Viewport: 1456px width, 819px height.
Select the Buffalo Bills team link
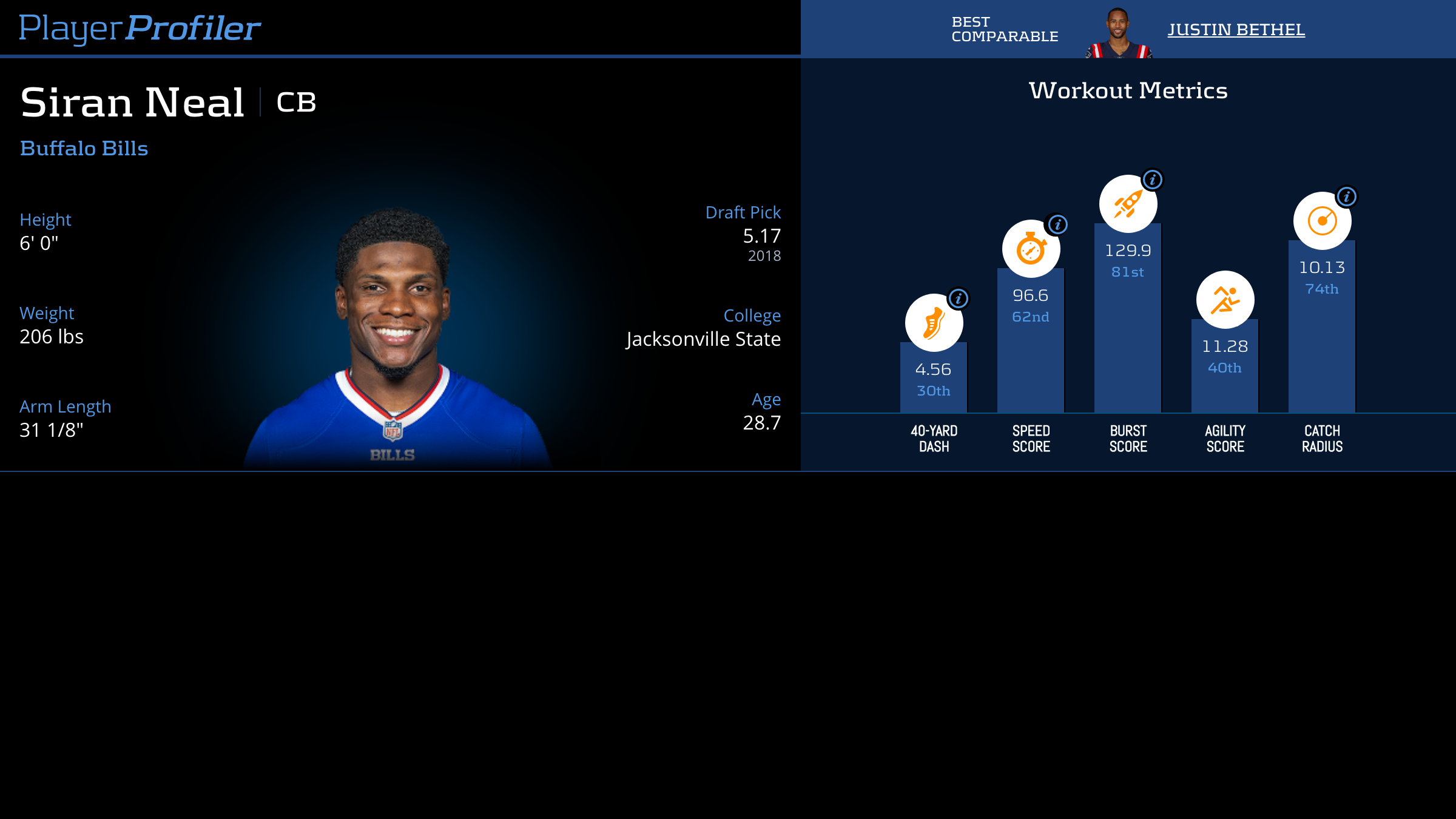(x=84, y=149)
